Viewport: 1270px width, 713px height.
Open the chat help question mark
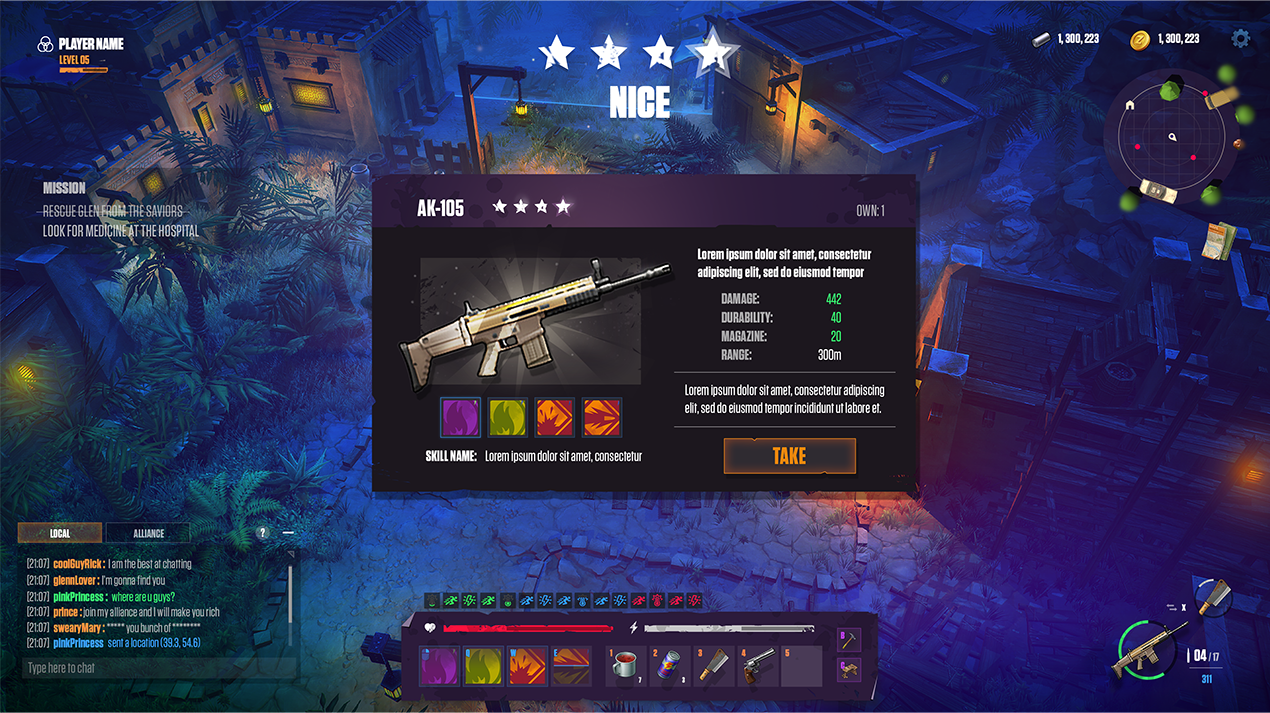pos(263,533)
